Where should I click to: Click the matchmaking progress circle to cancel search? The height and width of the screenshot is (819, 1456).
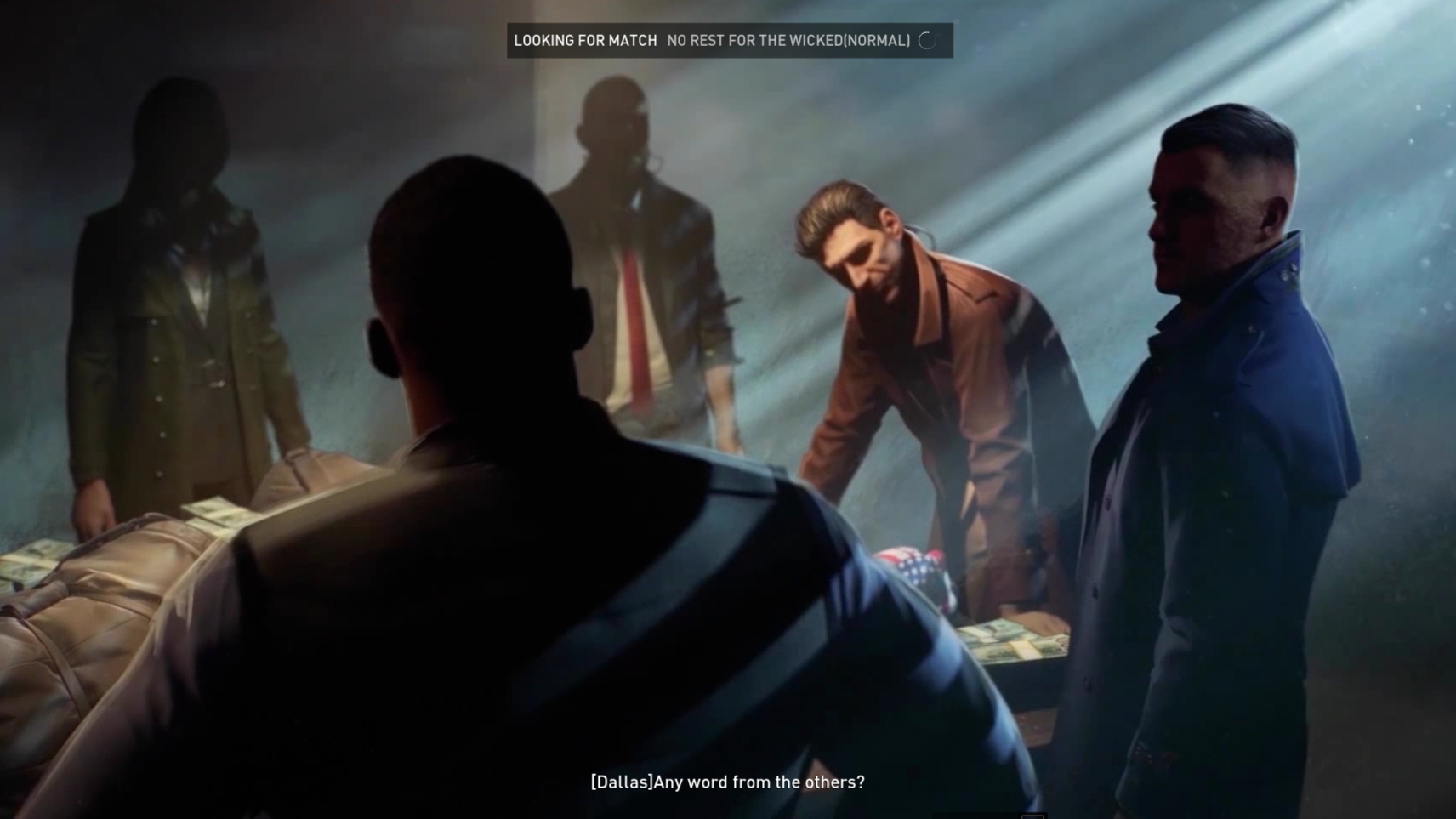(x=926, y=39)
